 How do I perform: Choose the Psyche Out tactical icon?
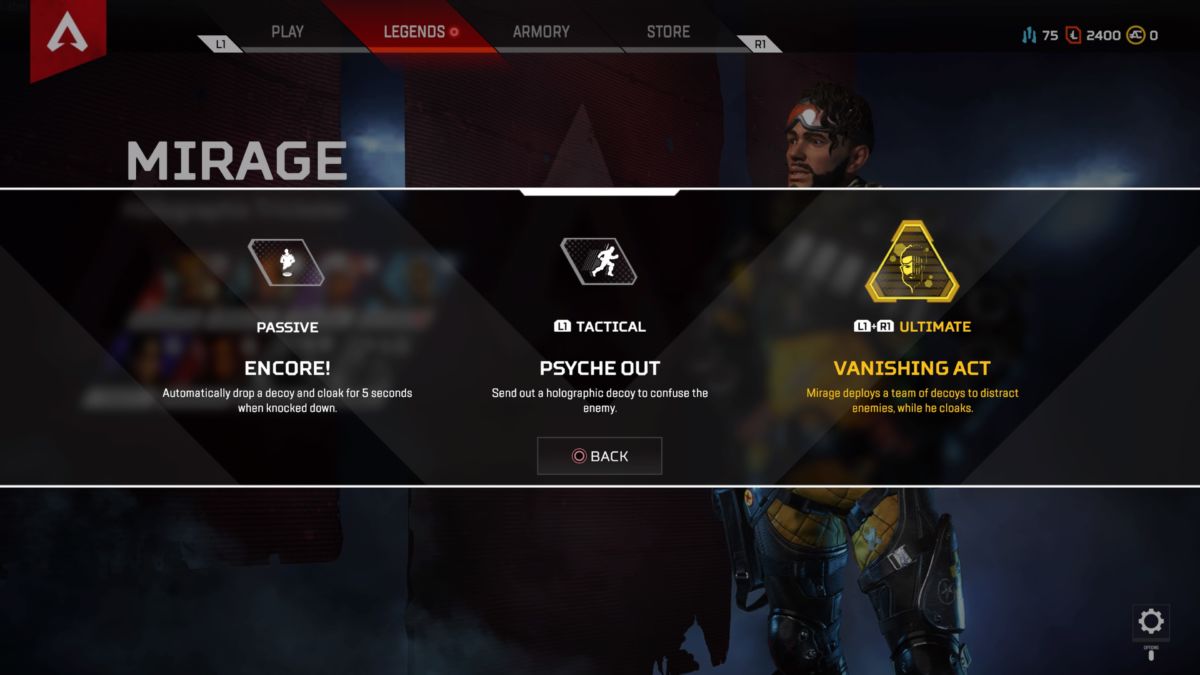point(598,262)
